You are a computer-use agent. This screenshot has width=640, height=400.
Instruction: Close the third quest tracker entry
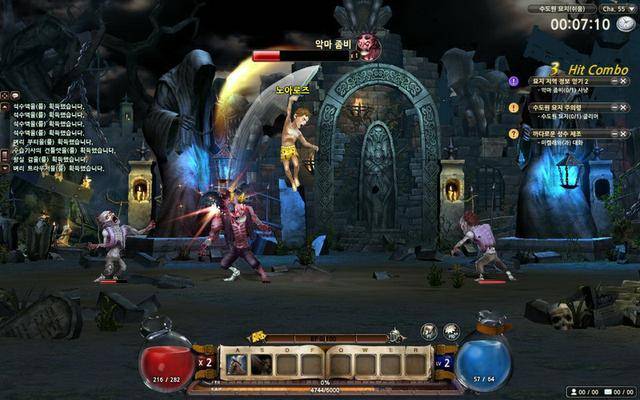pos(623,133)
